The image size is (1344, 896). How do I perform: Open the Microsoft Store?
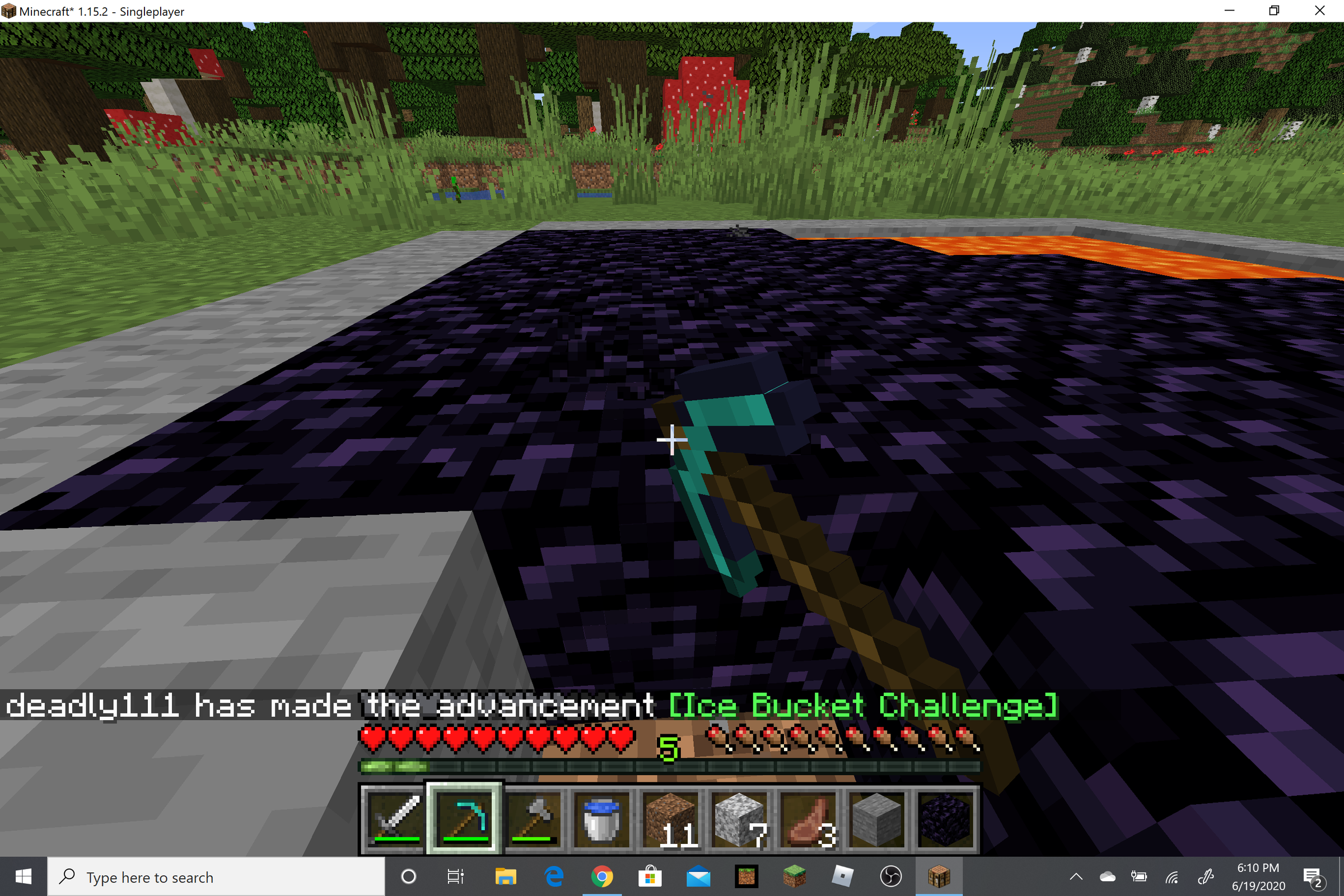[651, 876]
